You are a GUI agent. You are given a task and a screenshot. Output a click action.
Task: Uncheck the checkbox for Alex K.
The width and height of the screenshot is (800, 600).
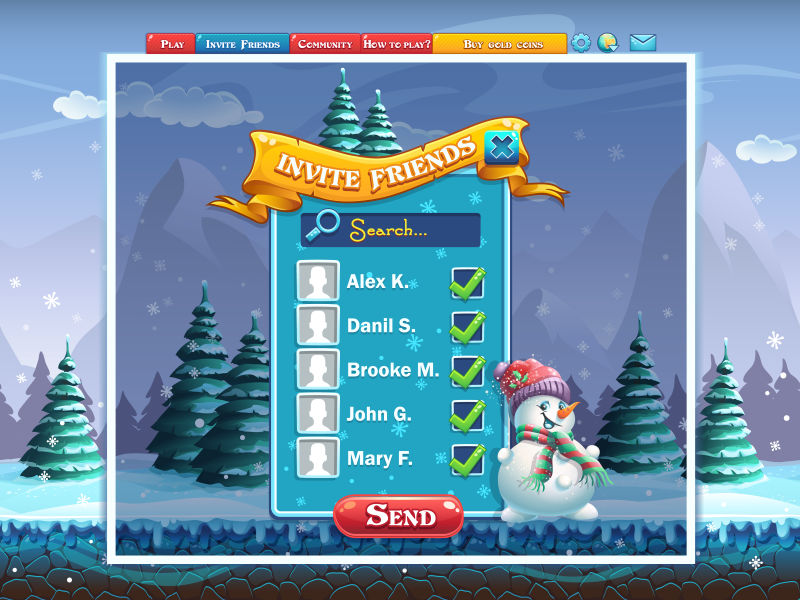467,283
